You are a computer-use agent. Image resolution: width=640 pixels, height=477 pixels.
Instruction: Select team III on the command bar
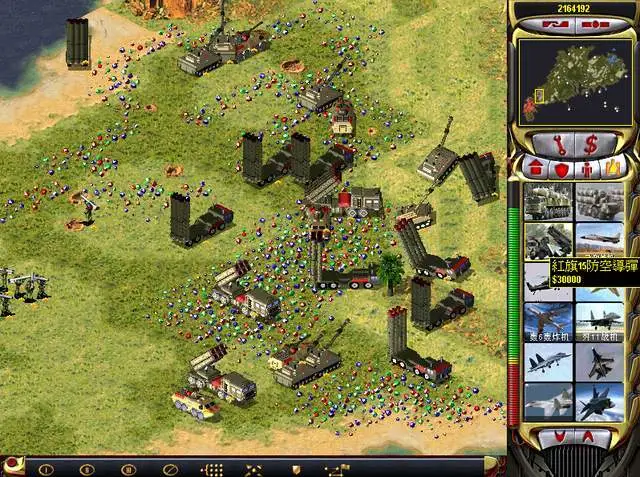tap(128, 468)
